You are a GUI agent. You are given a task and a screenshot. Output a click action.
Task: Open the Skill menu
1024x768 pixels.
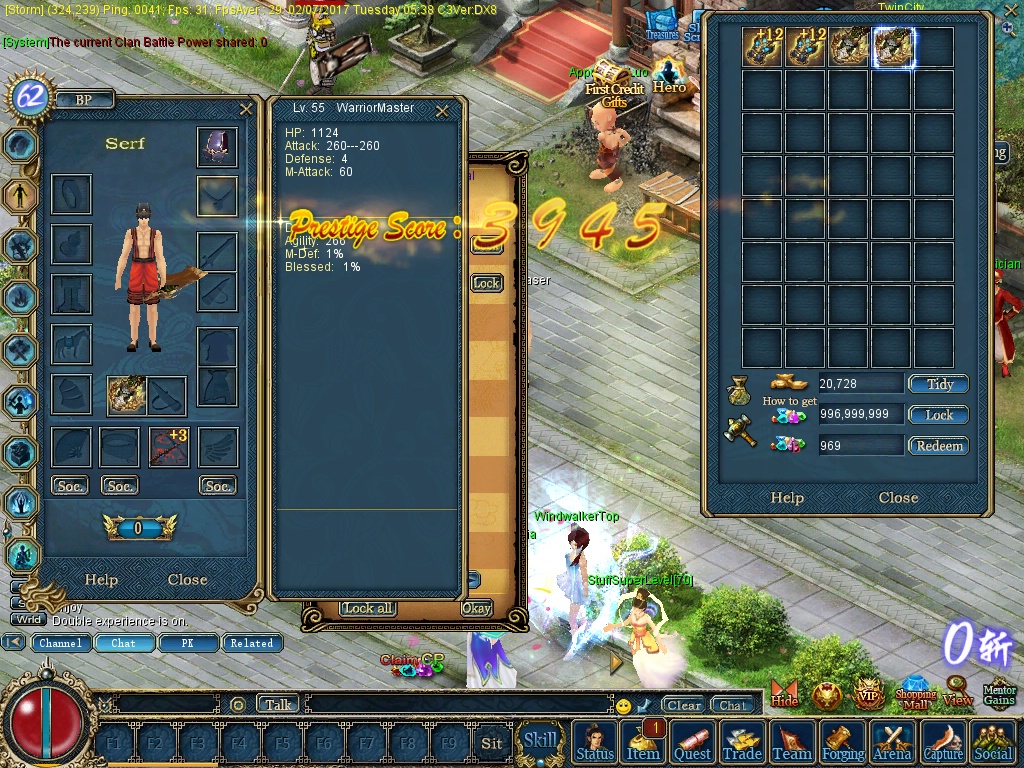540,741
